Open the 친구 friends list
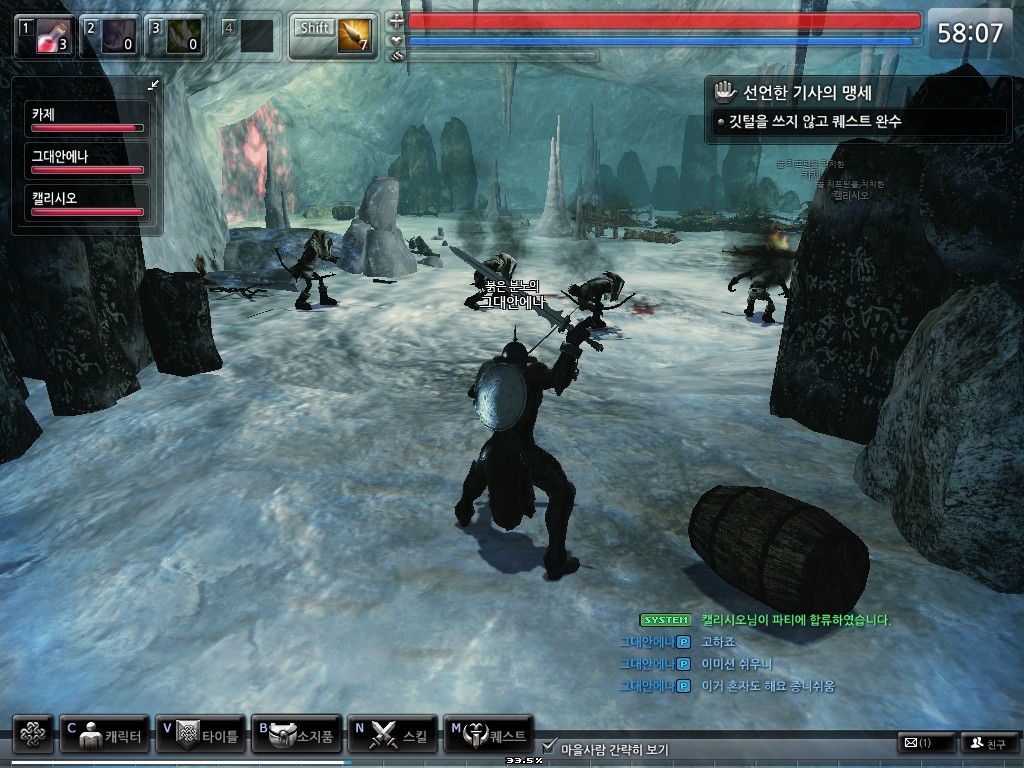 (987, 743)
